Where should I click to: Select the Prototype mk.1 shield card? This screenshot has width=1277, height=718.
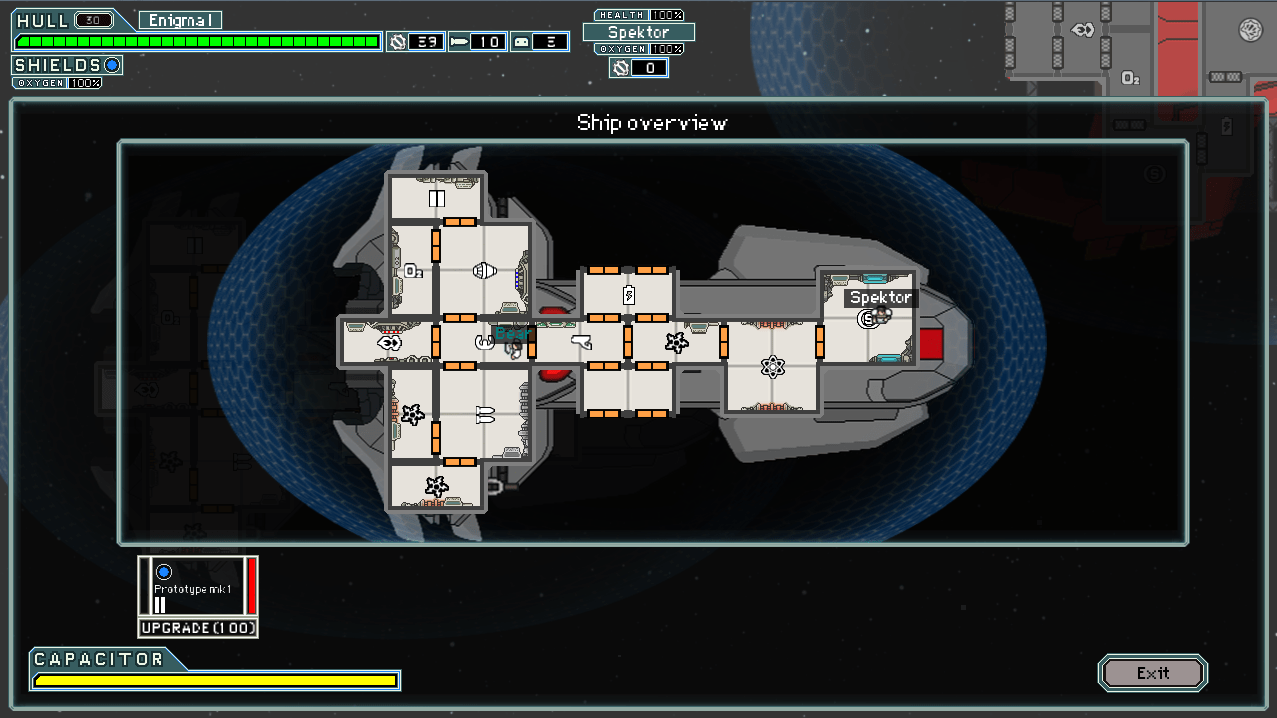pyautogui.click(x=198, y=585)
